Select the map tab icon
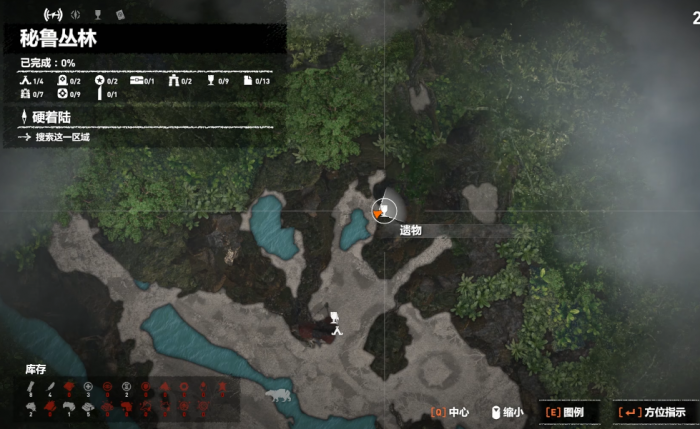 tap(52, 15)
